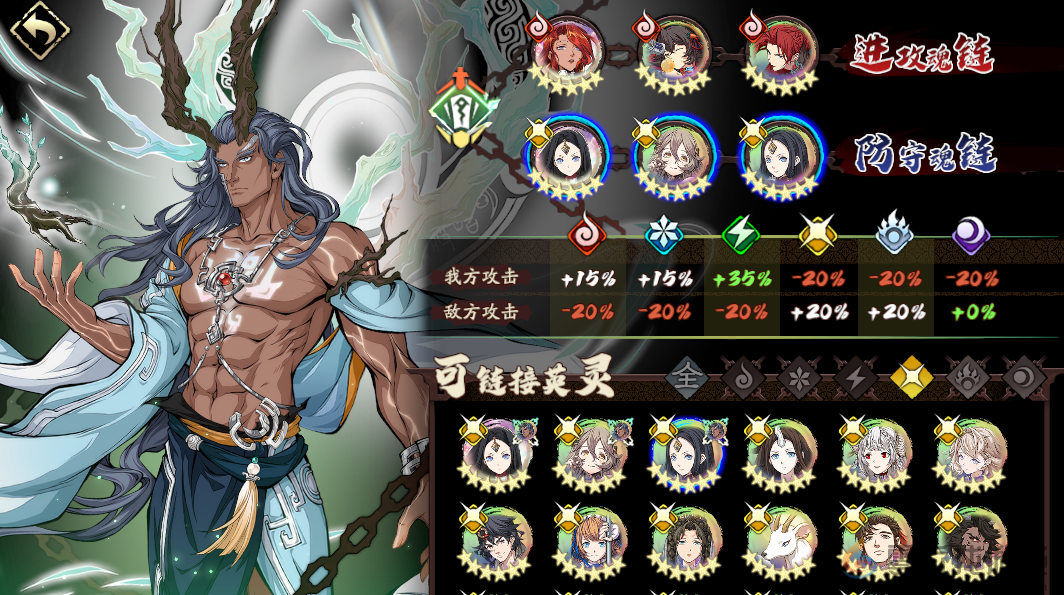Choose the spiky black-haired male hero portrait
Viewport: 1064px width, 595px height.
click(497, 541)
